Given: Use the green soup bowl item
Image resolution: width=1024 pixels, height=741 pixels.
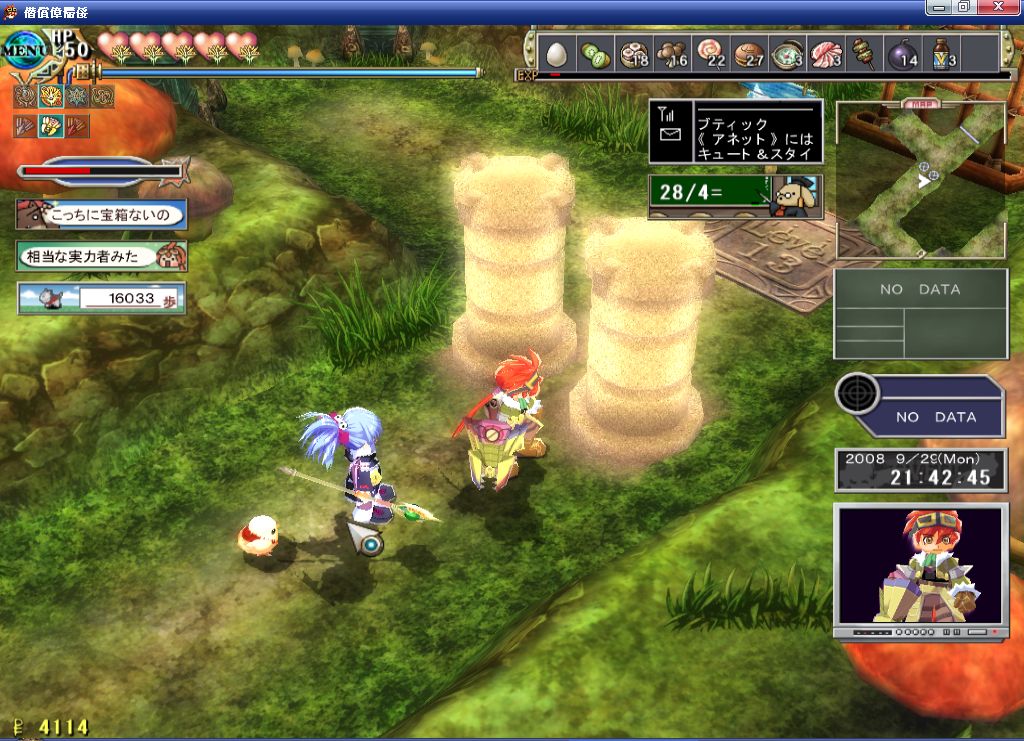Looking at the screenshot, I should pyautogui.click(x=786, y=53).
